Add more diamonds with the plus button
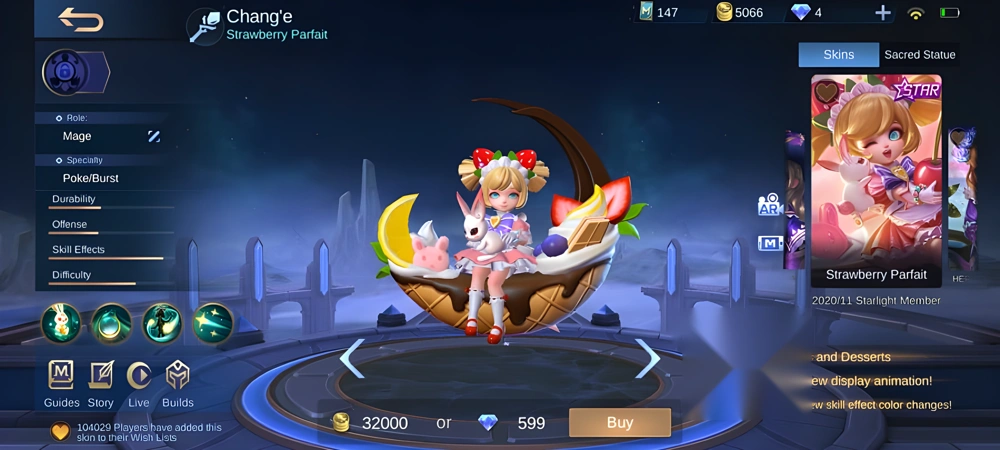1000x450 pixels. [x=882, y=13]
